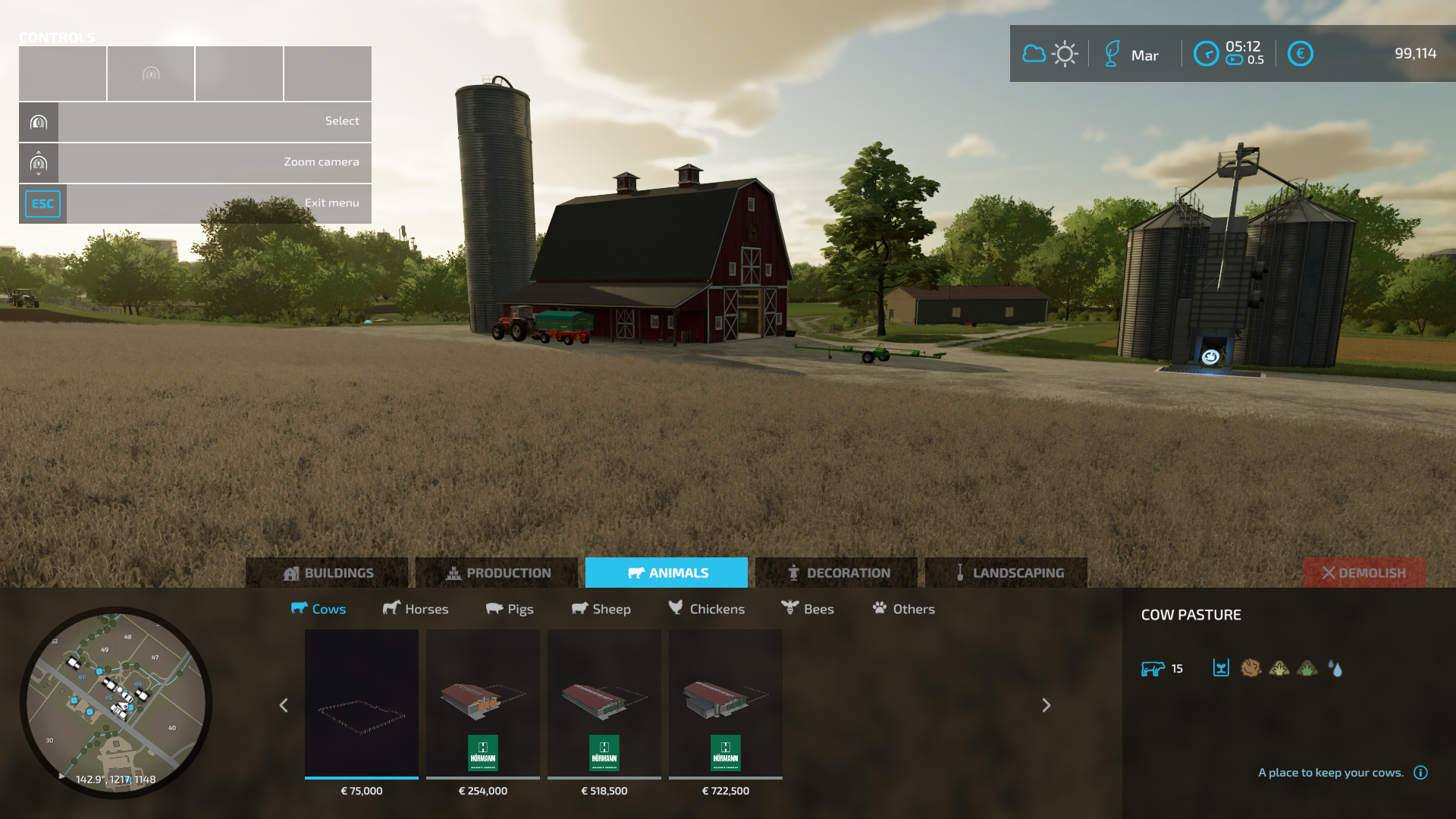The height and width of the screenshot is (819, 1456).
Task: Open the Sheep subcategory
Action: tap(601, 609)
